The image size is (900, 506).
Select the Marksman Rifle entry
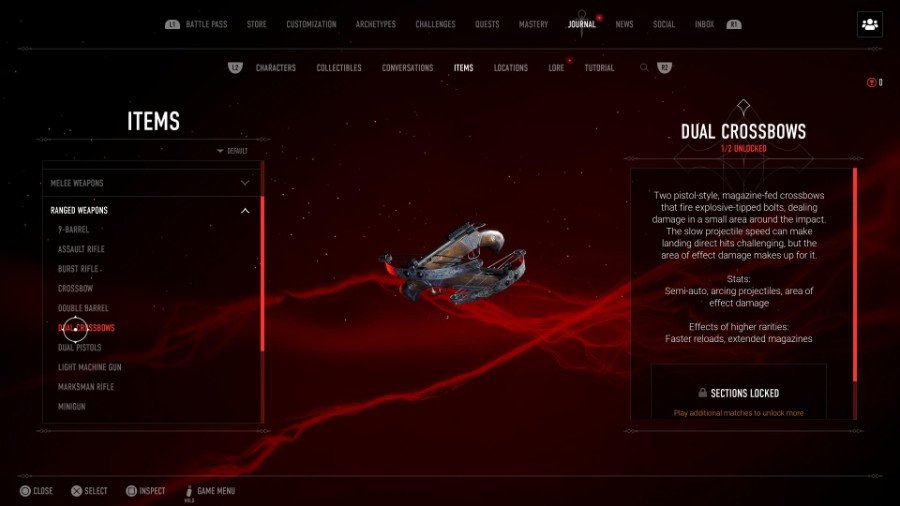point(86,387)
